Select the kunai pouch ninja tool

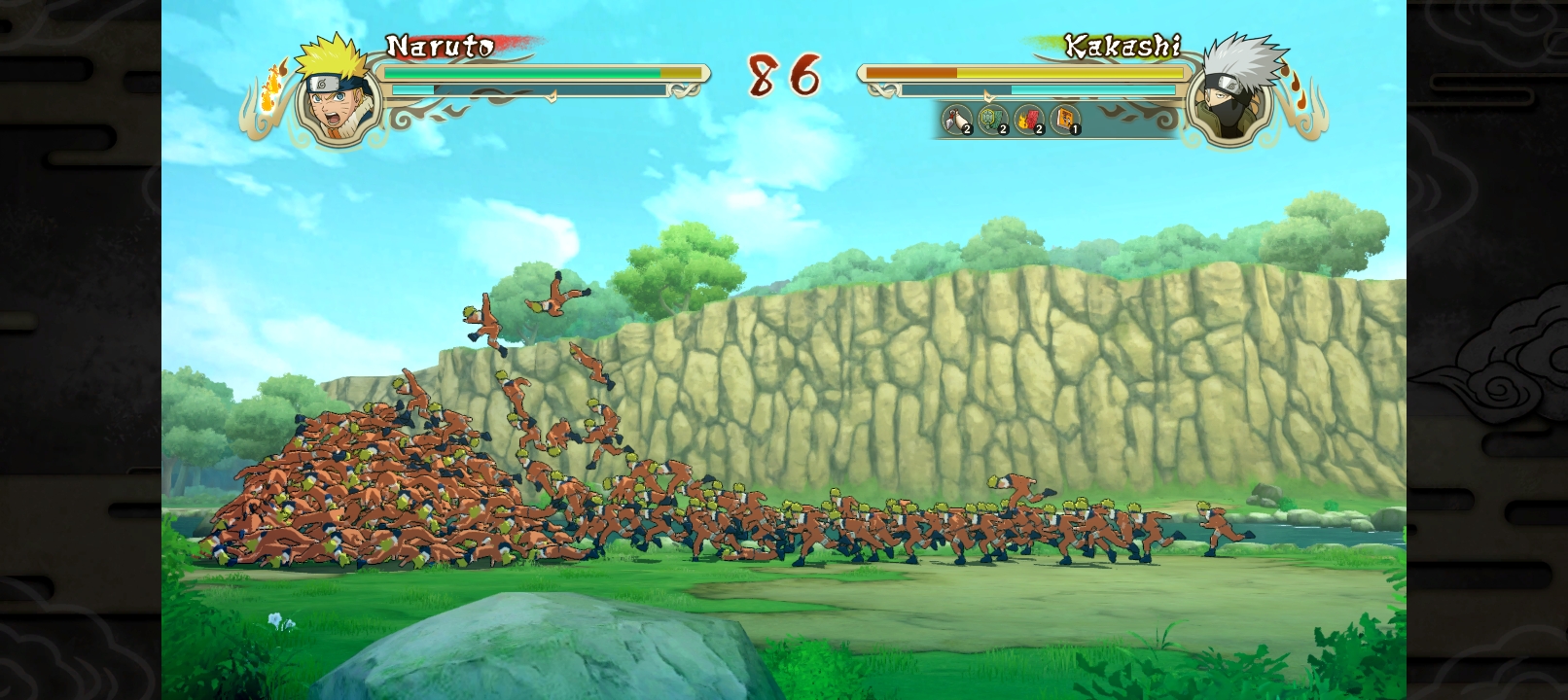[958, 121]
